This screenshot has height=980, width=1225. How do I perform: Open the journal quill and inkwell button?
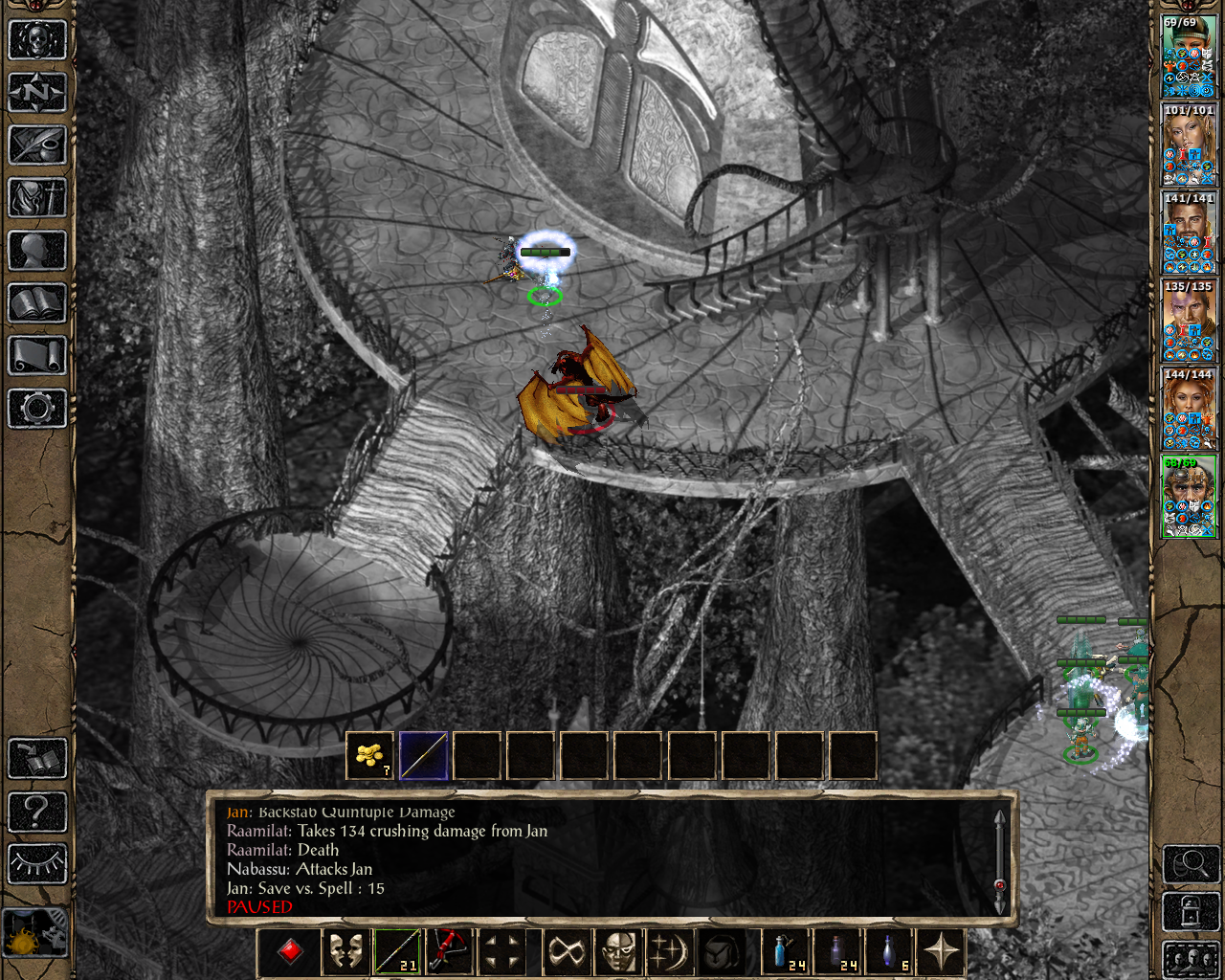click(x=37, y=145)
